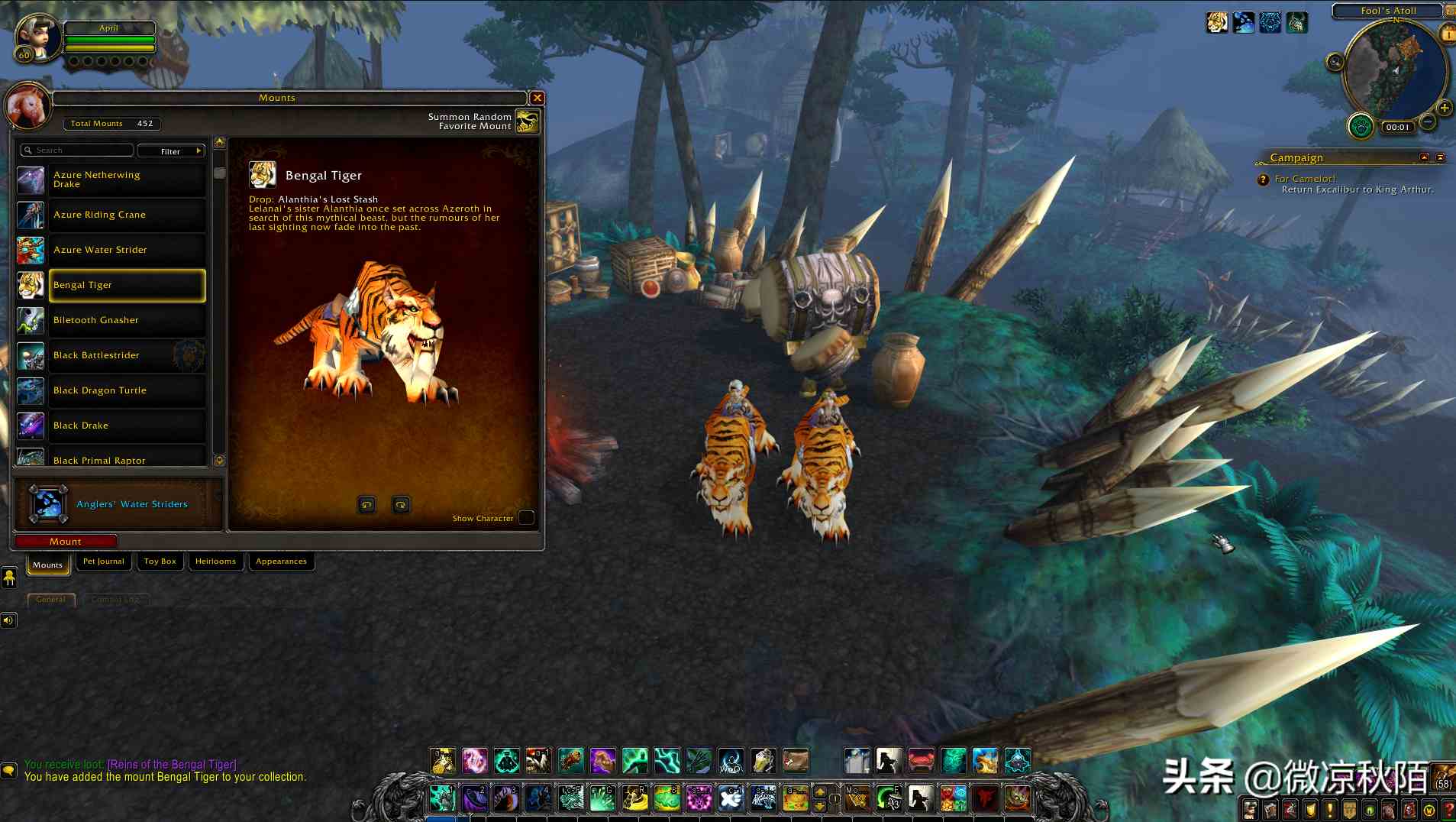Open the Filter dropdown
The height and width of the screenshot is (822, 1456).
point(171,150)
